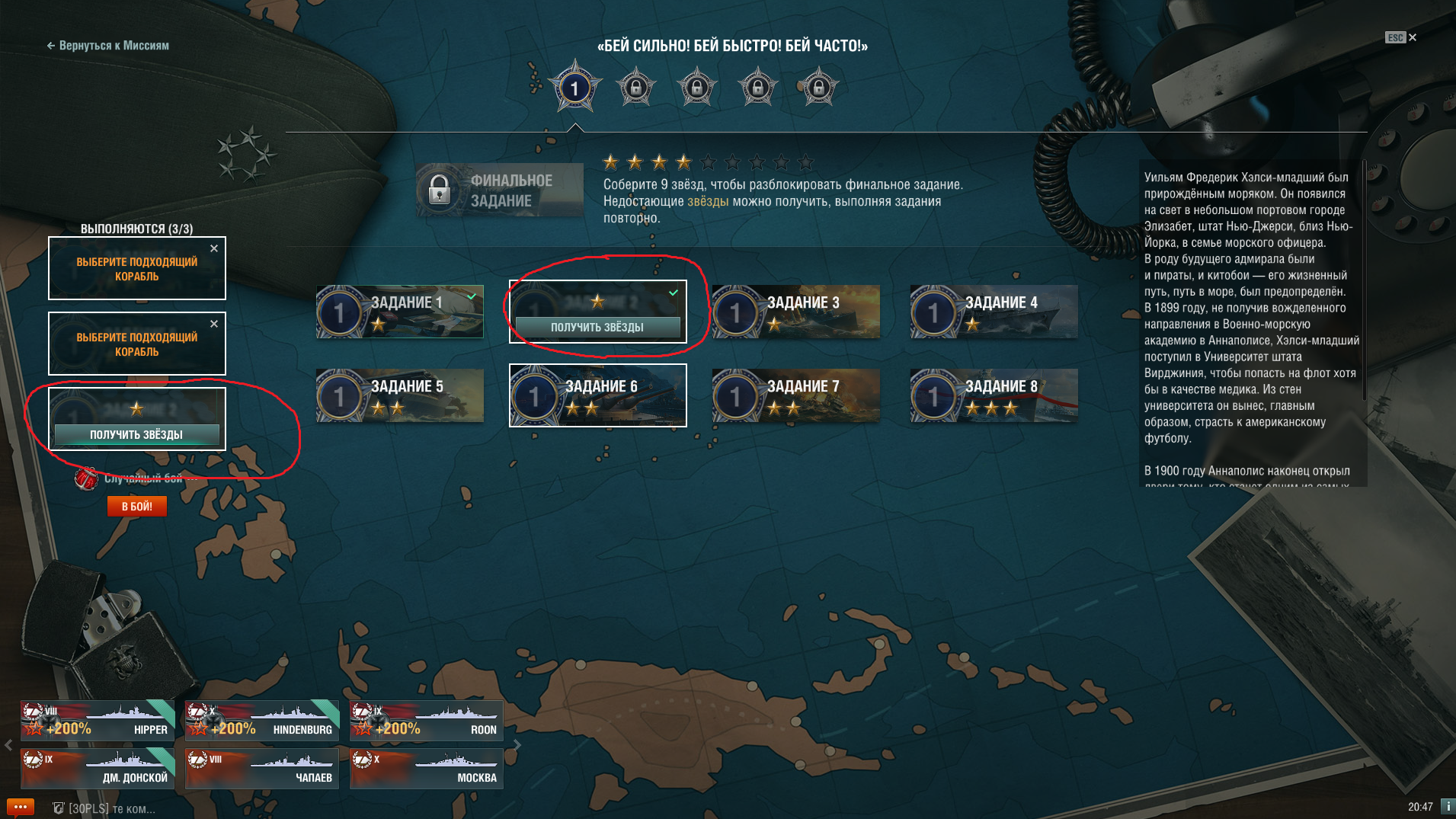Choose Задание 8 three-star tile
1456x819 pixels.
(x=994, y=395)
